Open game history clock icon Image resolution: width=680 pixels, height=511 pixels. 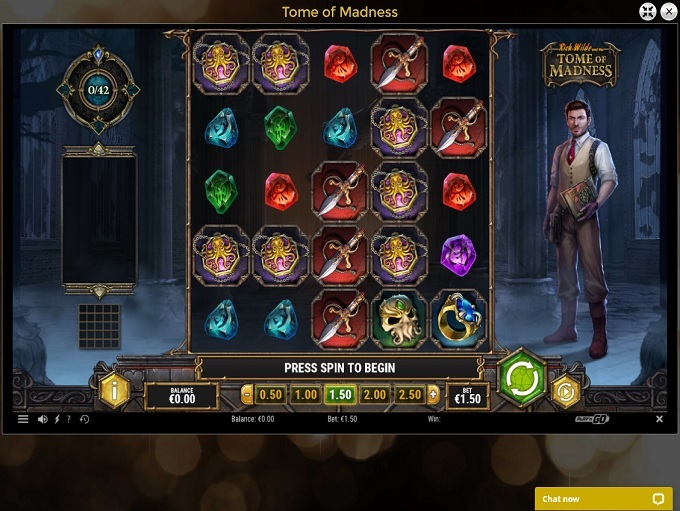click(x=84, y=419)
